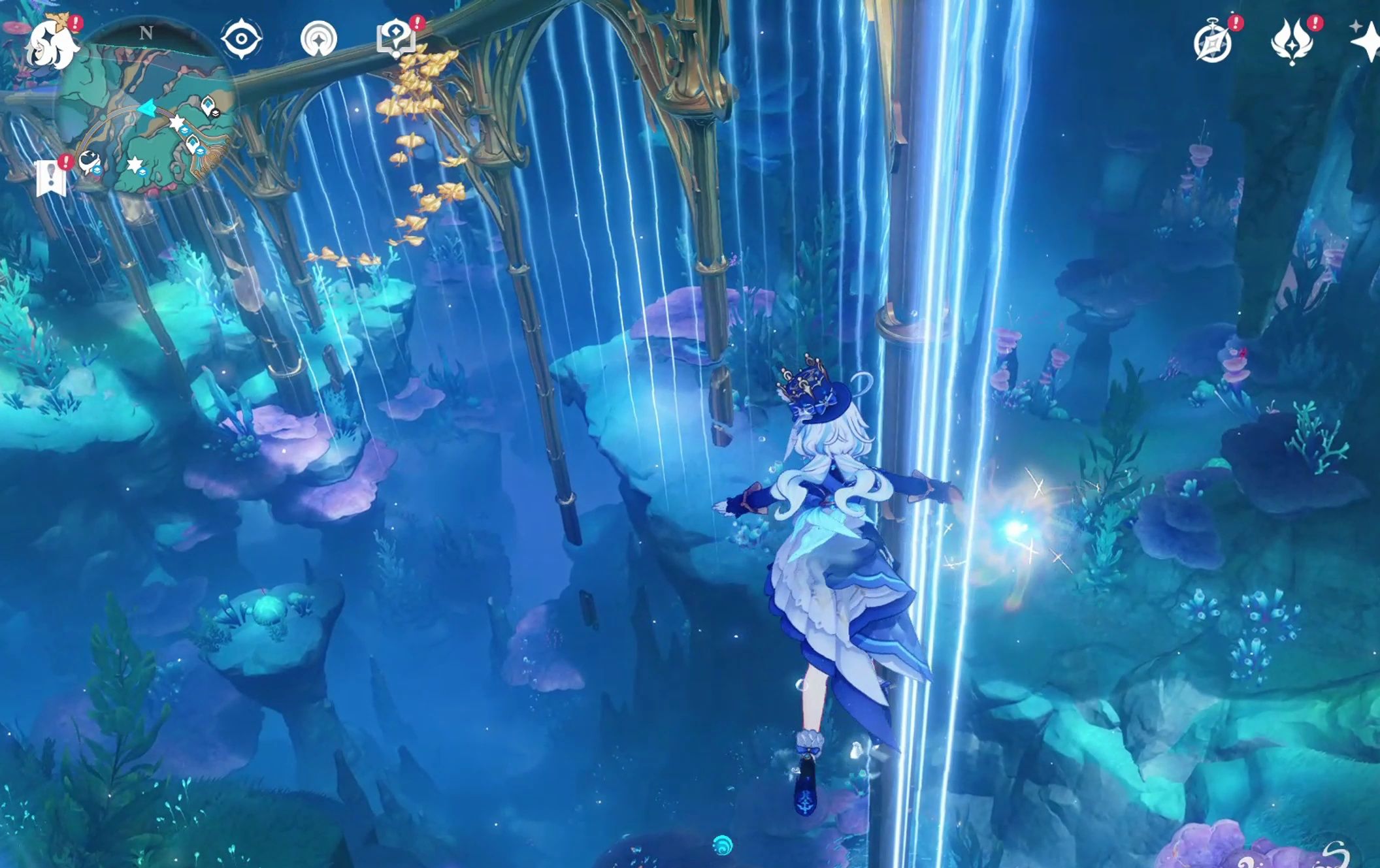This screenshot has width=1380, height=868.
Task: Open the Paimon menu
Action: point(52,44)
